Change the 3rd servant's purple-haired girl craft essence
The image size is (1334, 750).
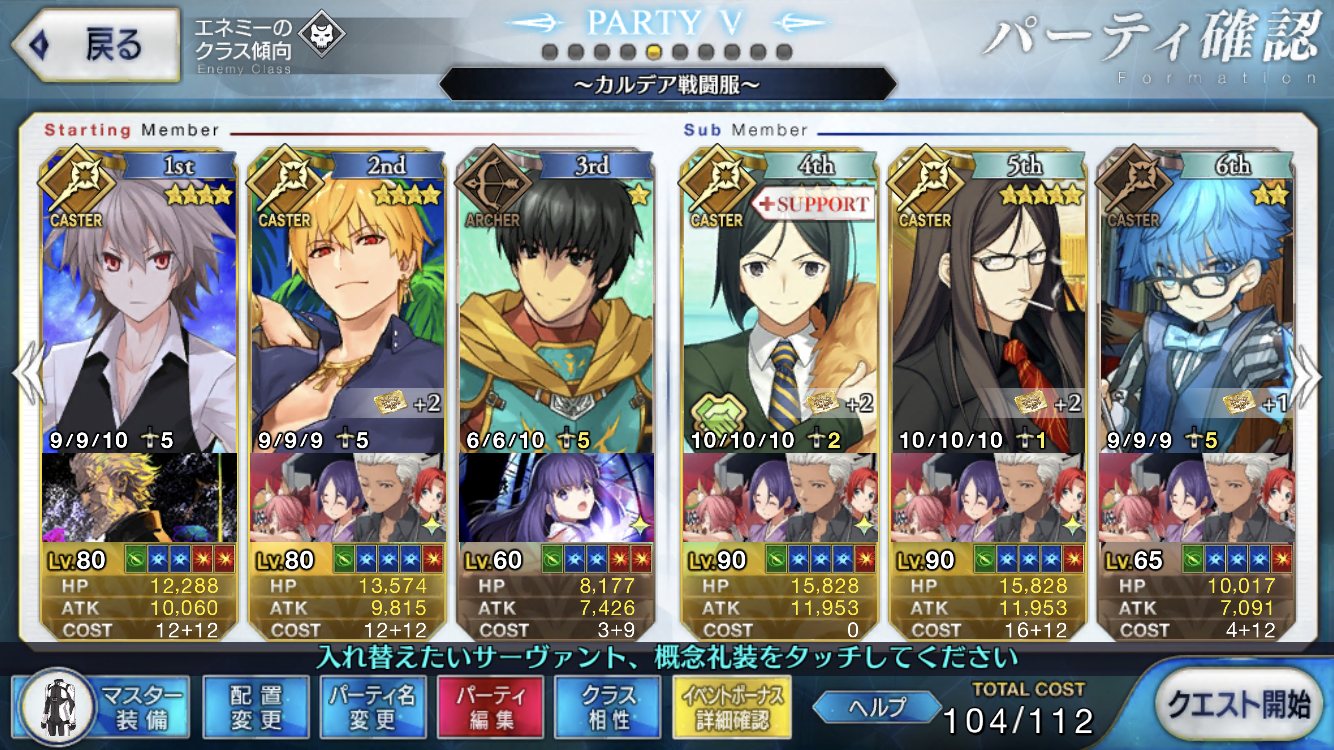(x=557, y=497)
